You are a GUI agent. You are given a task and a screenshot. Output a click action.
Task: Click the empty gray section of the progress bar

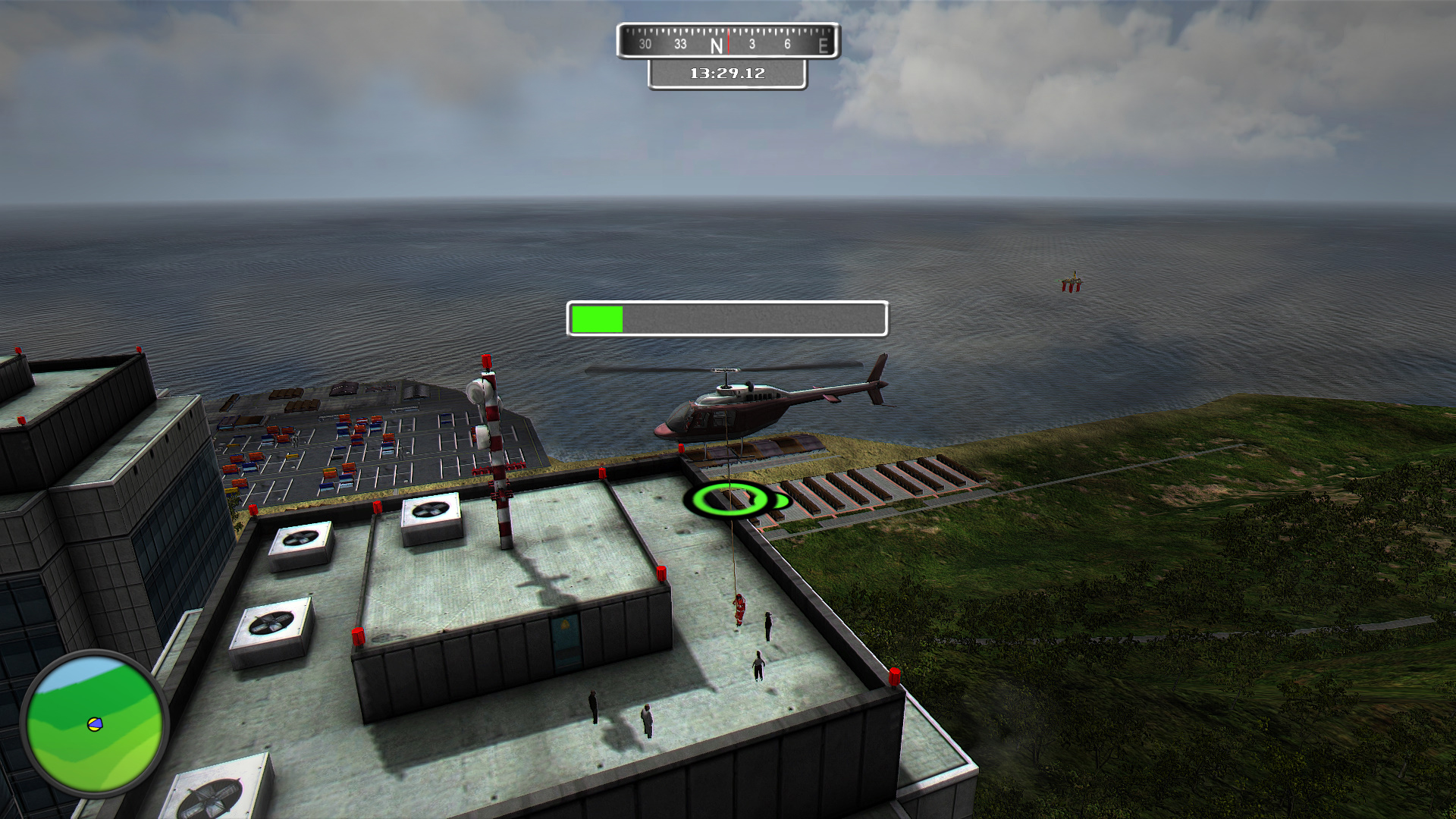(x=758, y=318)
